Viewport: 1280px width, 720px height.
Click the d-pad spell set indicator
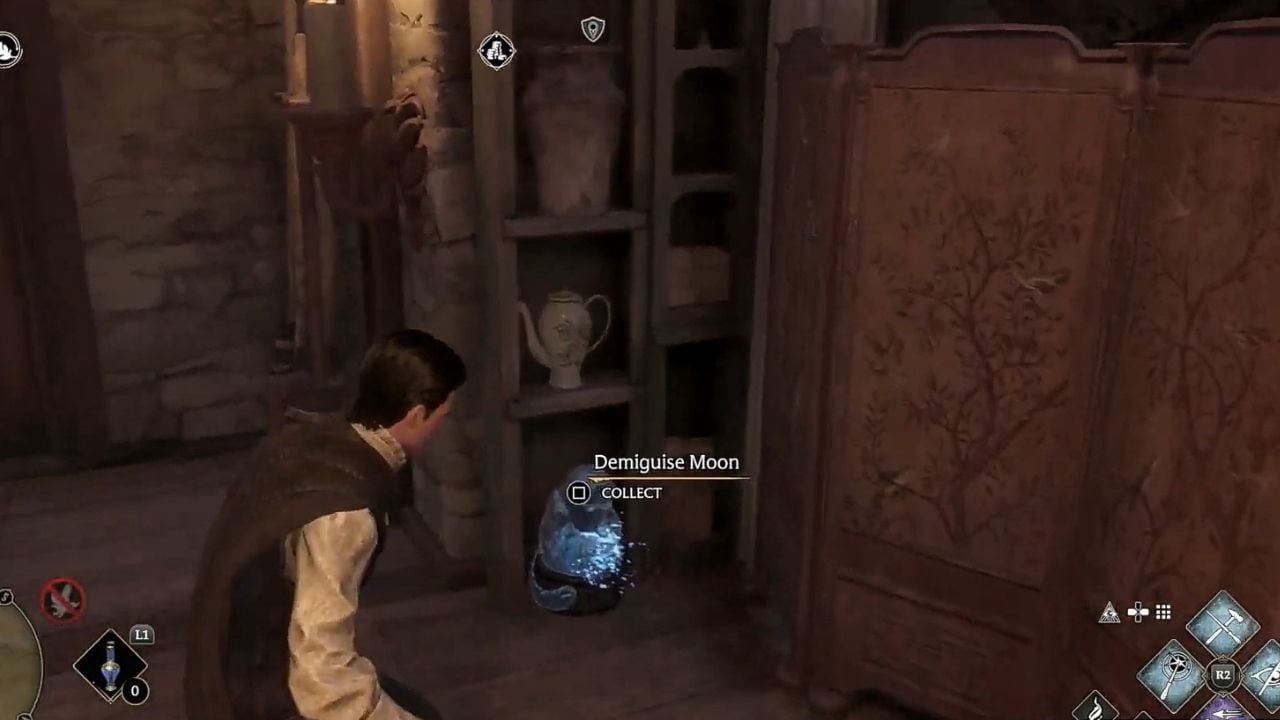coord(1137,612)
